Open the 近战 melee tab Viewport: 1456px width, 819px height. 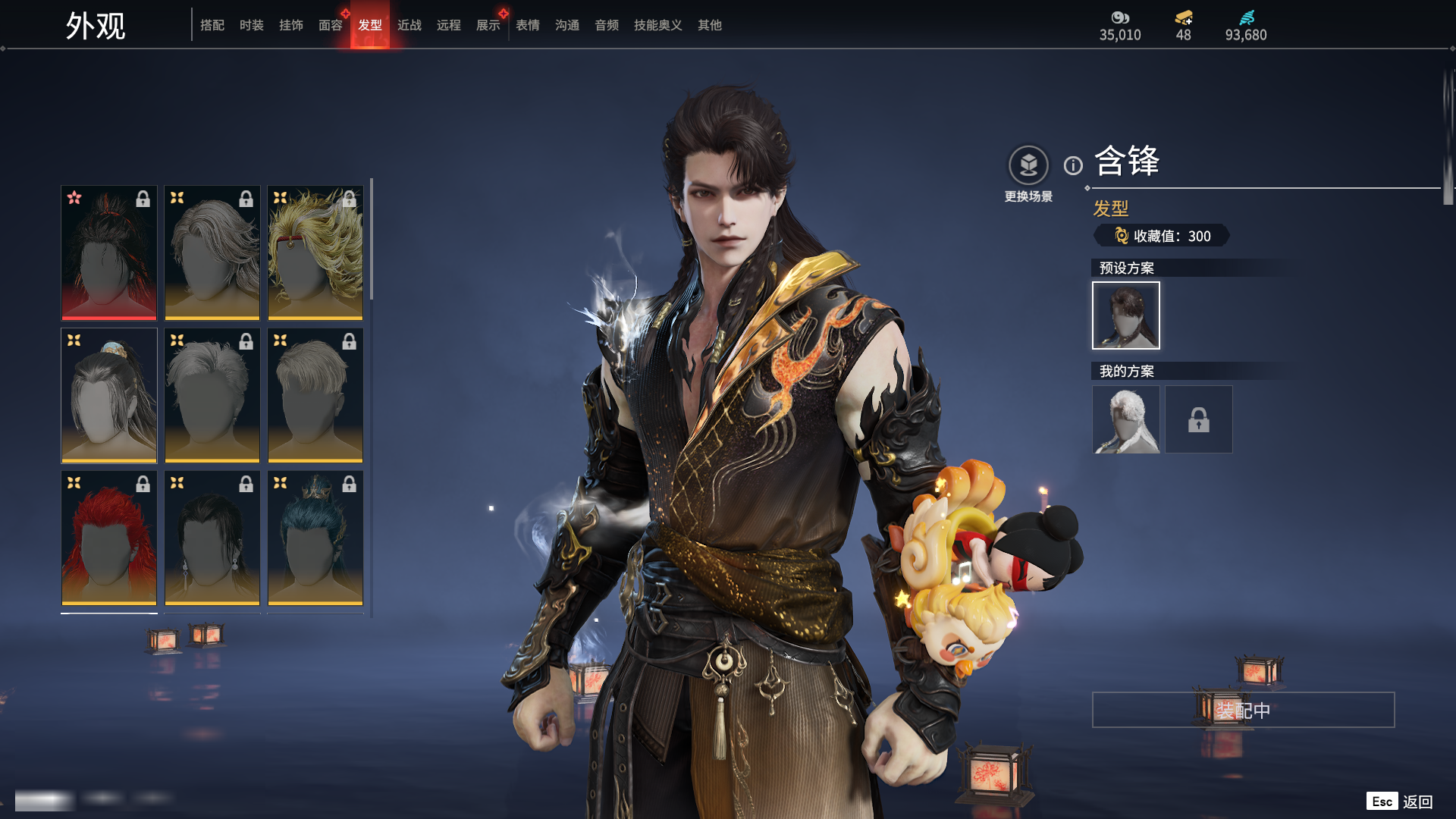[409, 25]
